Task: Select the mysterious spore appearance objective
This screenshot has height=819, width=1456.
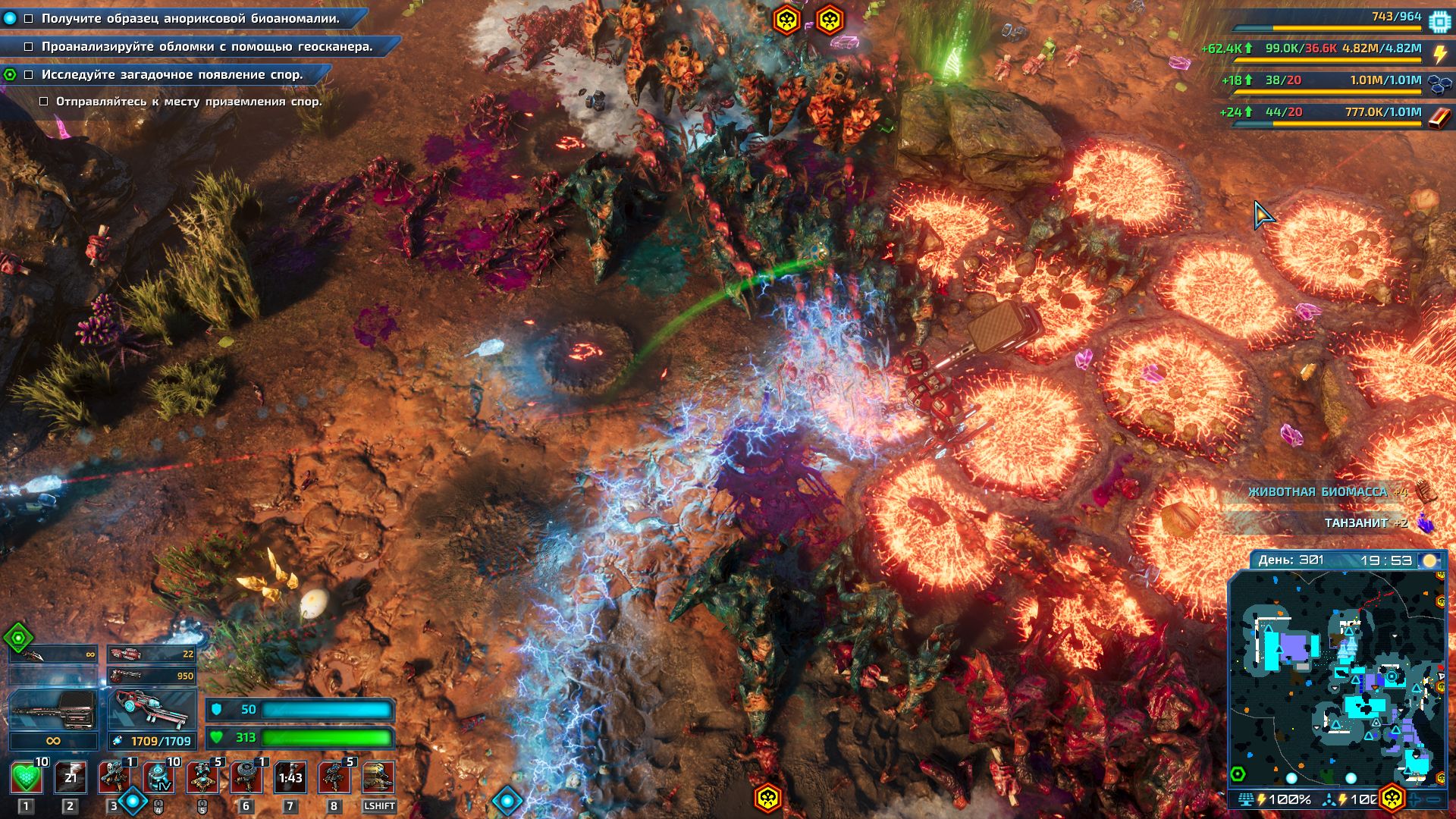Action: coord(172,74)
